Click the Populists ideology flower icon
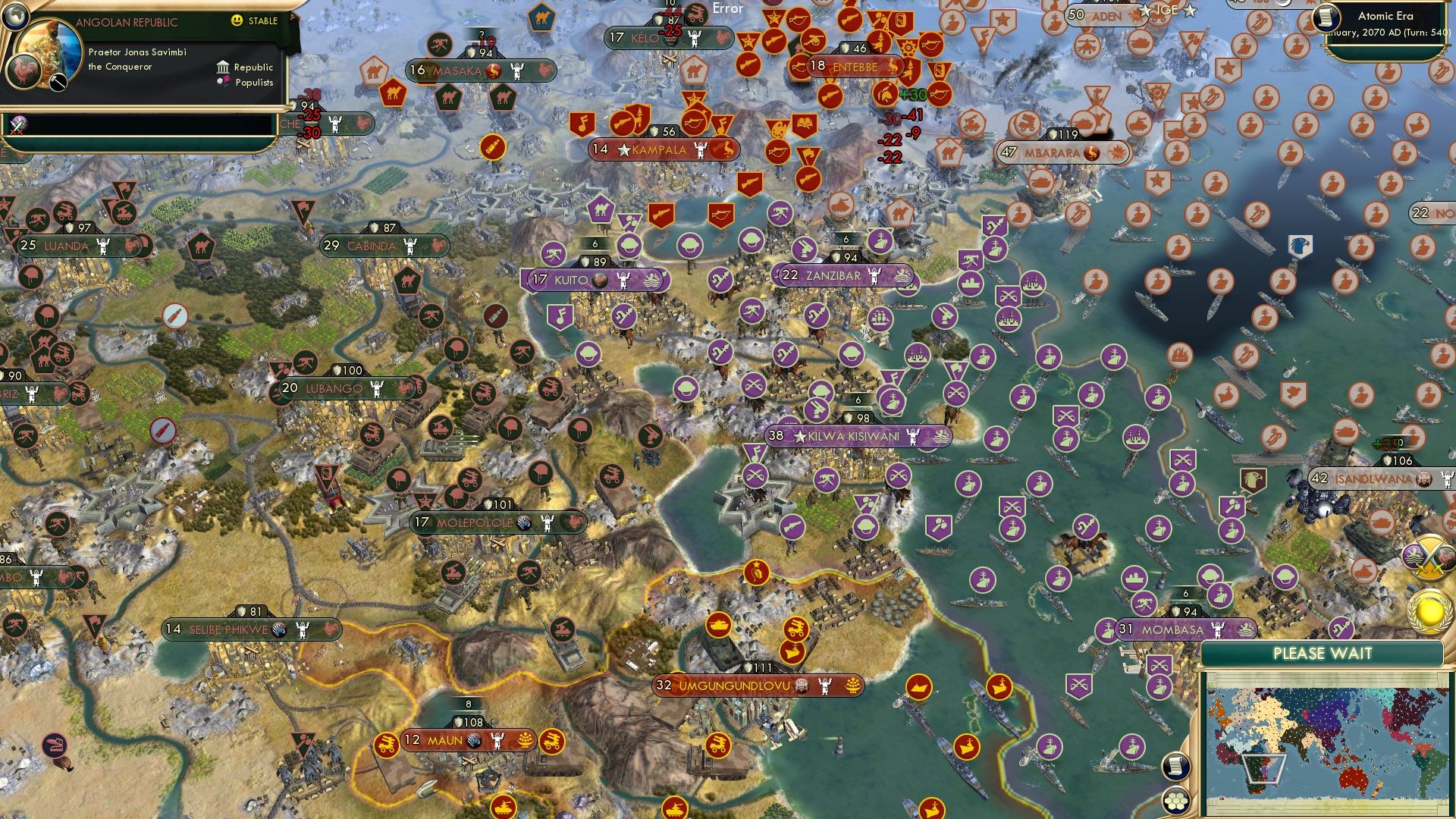Image resolution: width=1456 pixels, height=819 pixels. pyautogui.click(x=221, y=83)
